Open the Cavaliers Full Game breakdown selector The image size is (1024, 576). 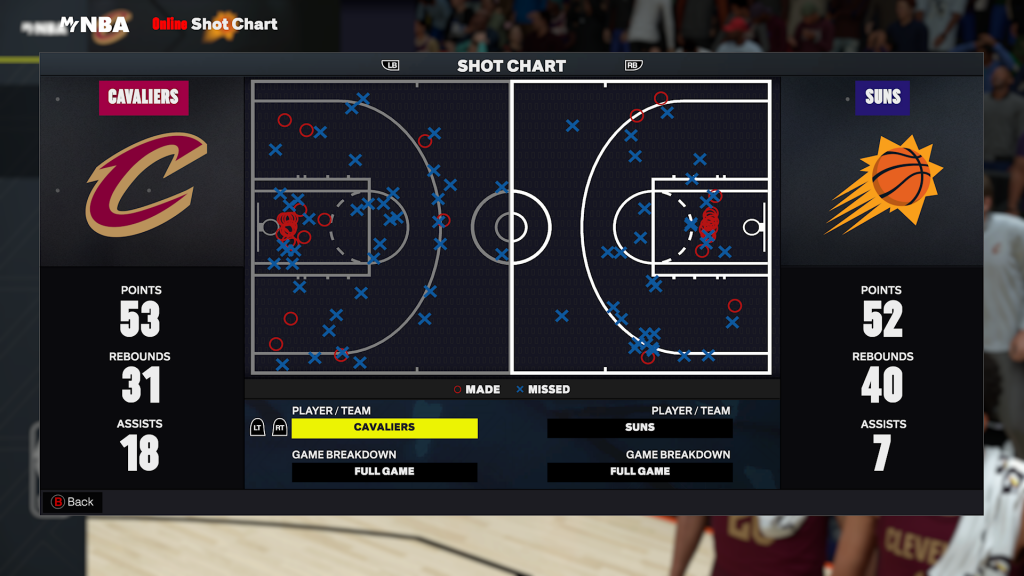point(384,472)
